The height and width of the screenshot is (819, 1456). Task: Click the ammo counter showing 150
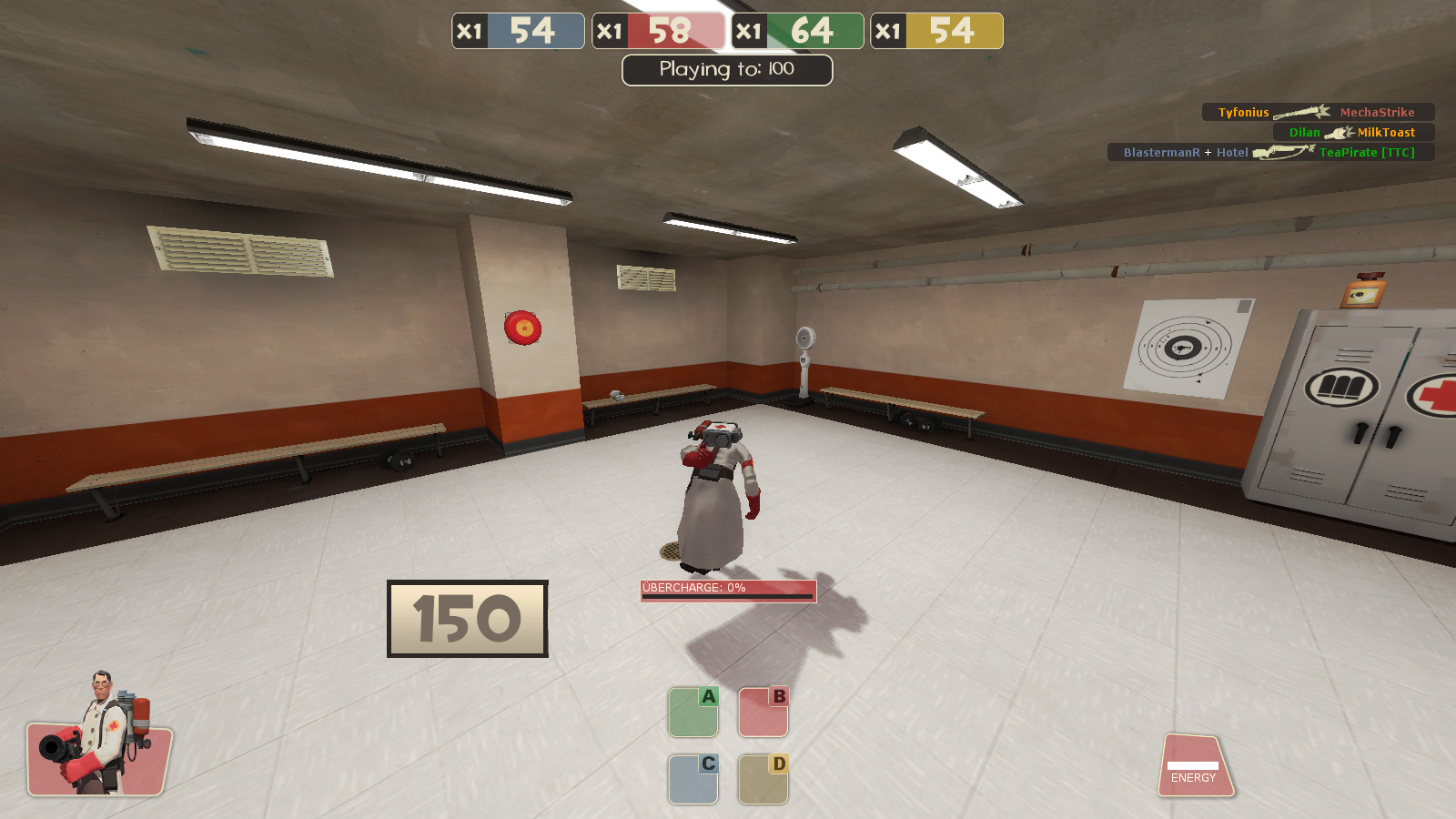click(x=468, y=621)
